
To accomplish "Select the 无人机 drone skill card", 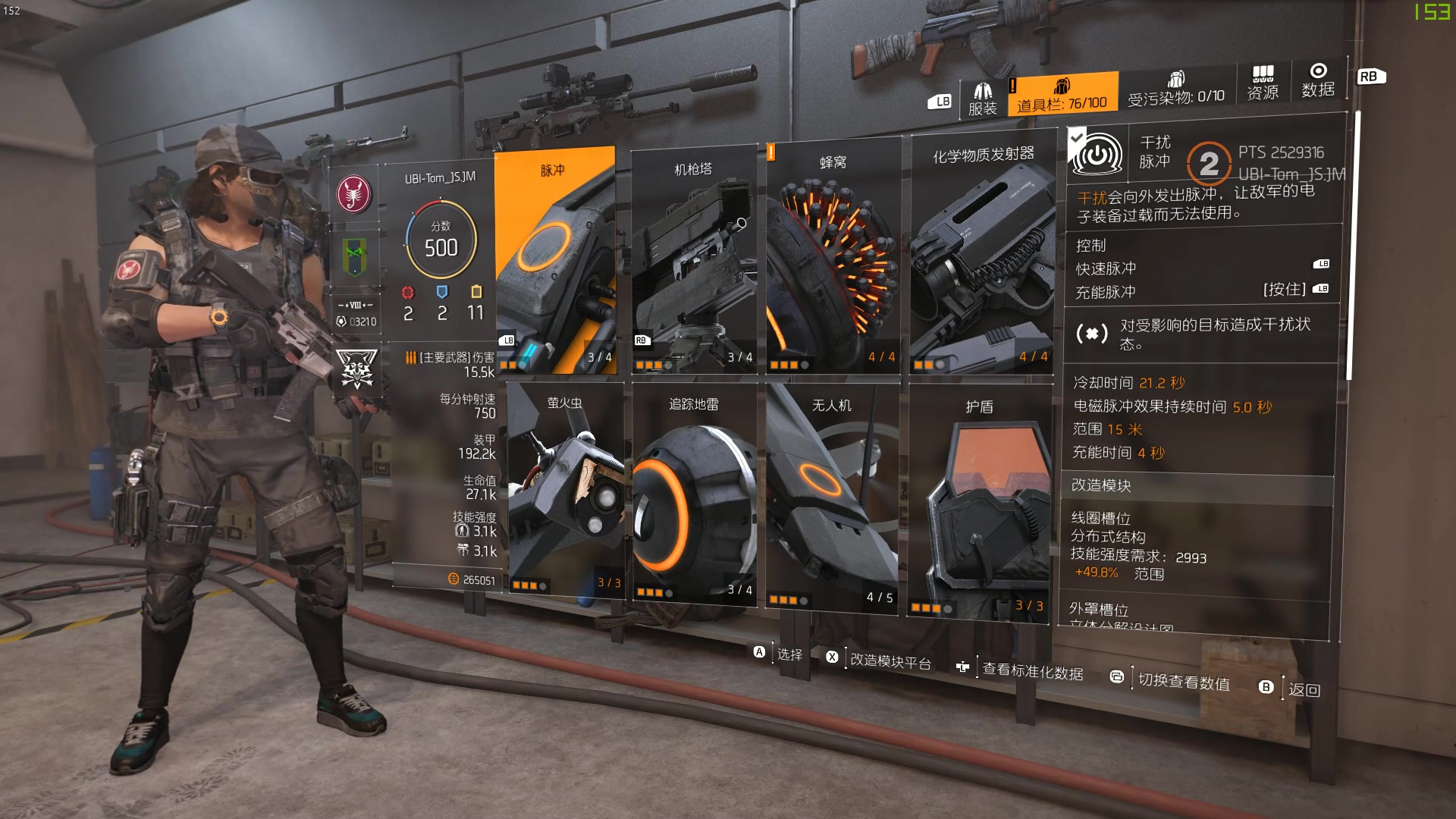I will [x=833, y=497].
